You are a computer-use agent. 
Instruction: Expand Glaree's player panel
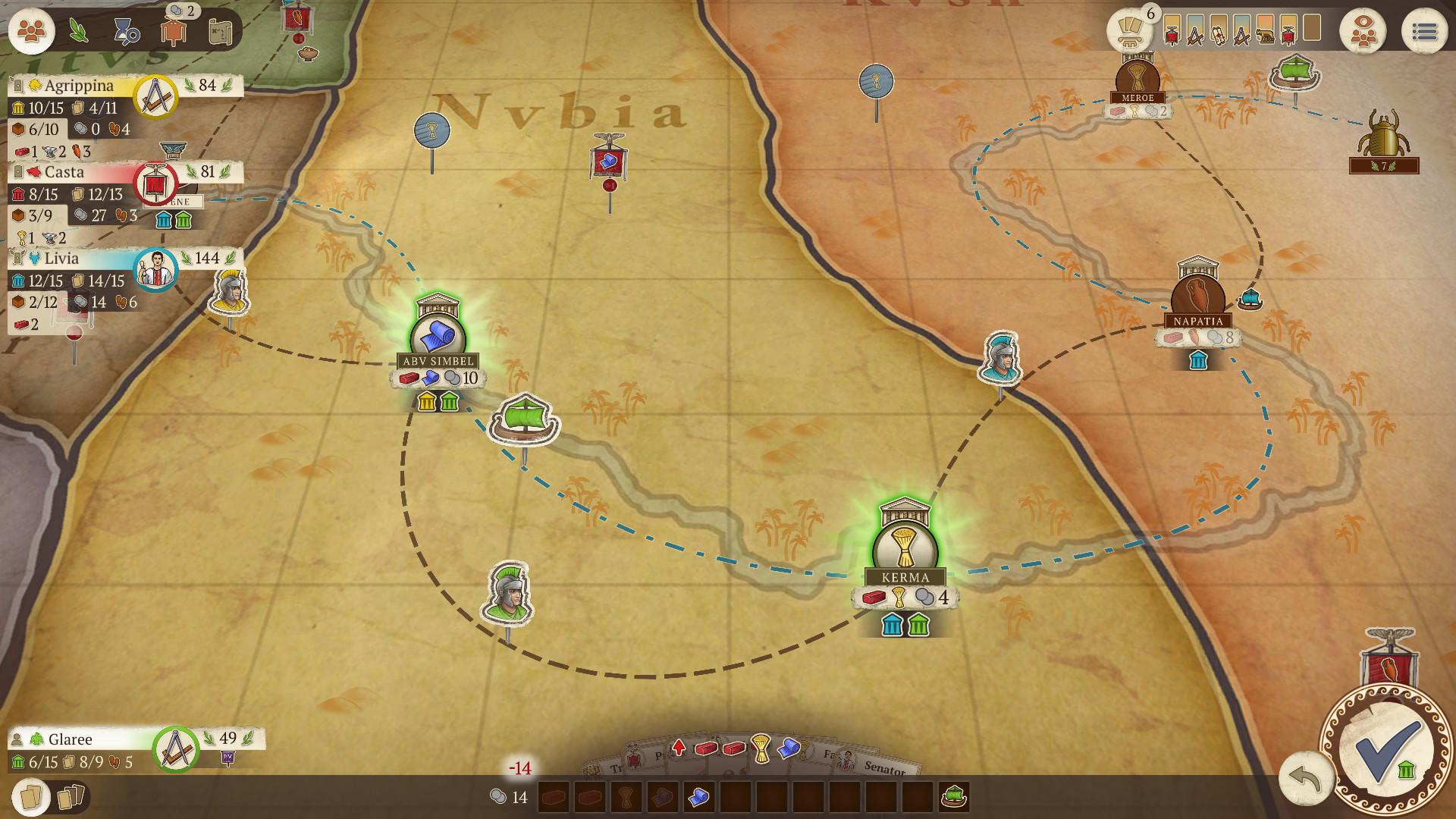point(70,739)
